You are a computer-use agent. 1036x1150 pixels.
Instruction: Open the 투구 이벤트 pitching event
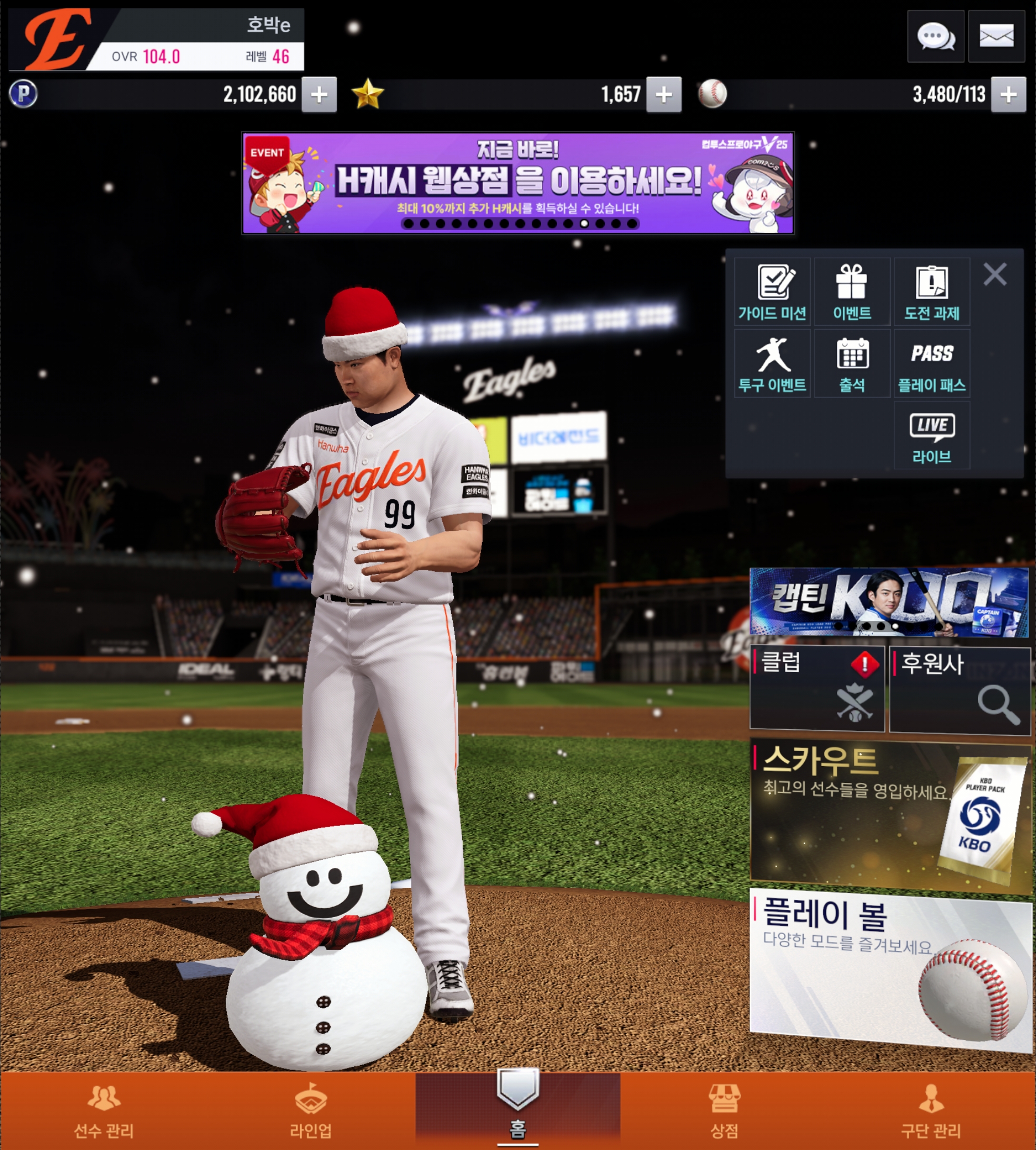[772, 364]
